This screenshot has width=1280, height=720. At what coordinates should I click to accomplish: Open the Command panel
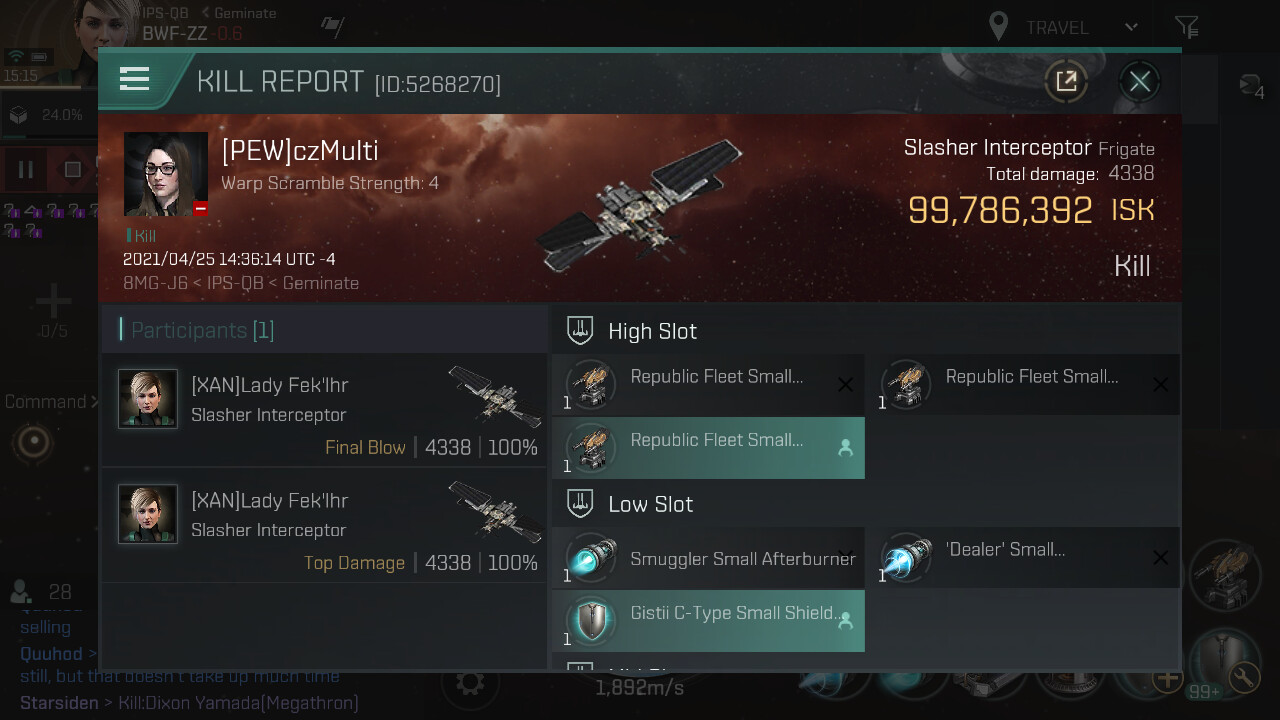(x=50, y=402)
